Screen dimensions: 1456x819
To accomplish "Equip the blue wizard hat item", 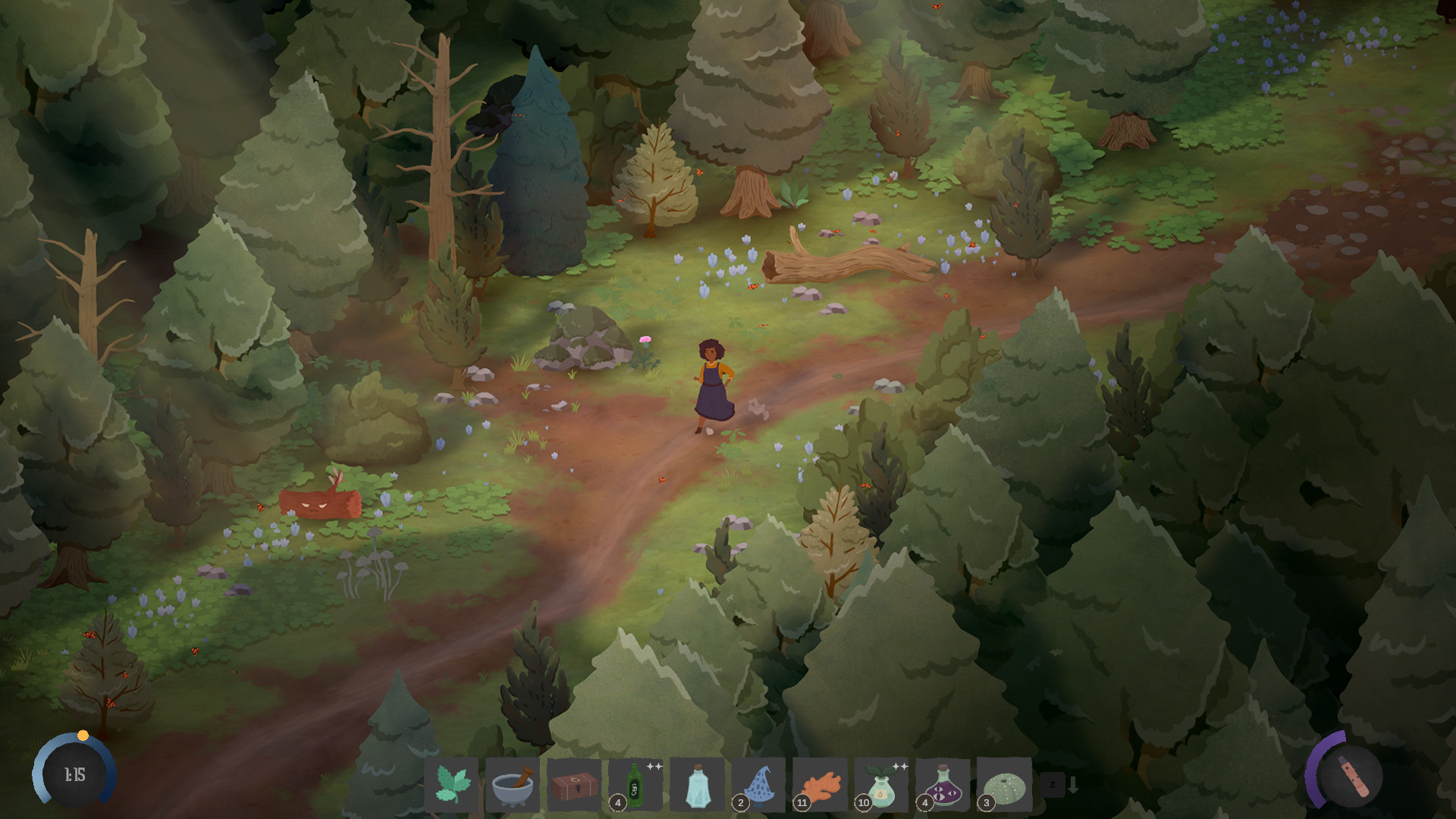I will coord(758,785).
